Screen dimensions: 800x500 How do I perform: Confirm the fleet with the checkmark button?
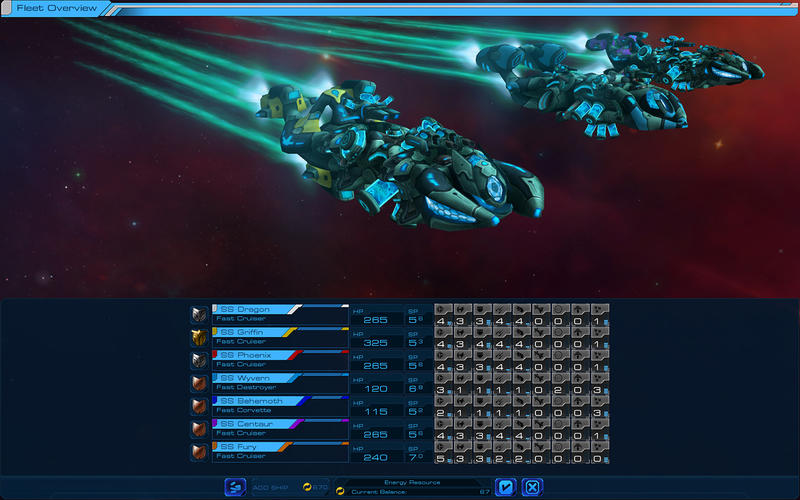pos(506,487)
